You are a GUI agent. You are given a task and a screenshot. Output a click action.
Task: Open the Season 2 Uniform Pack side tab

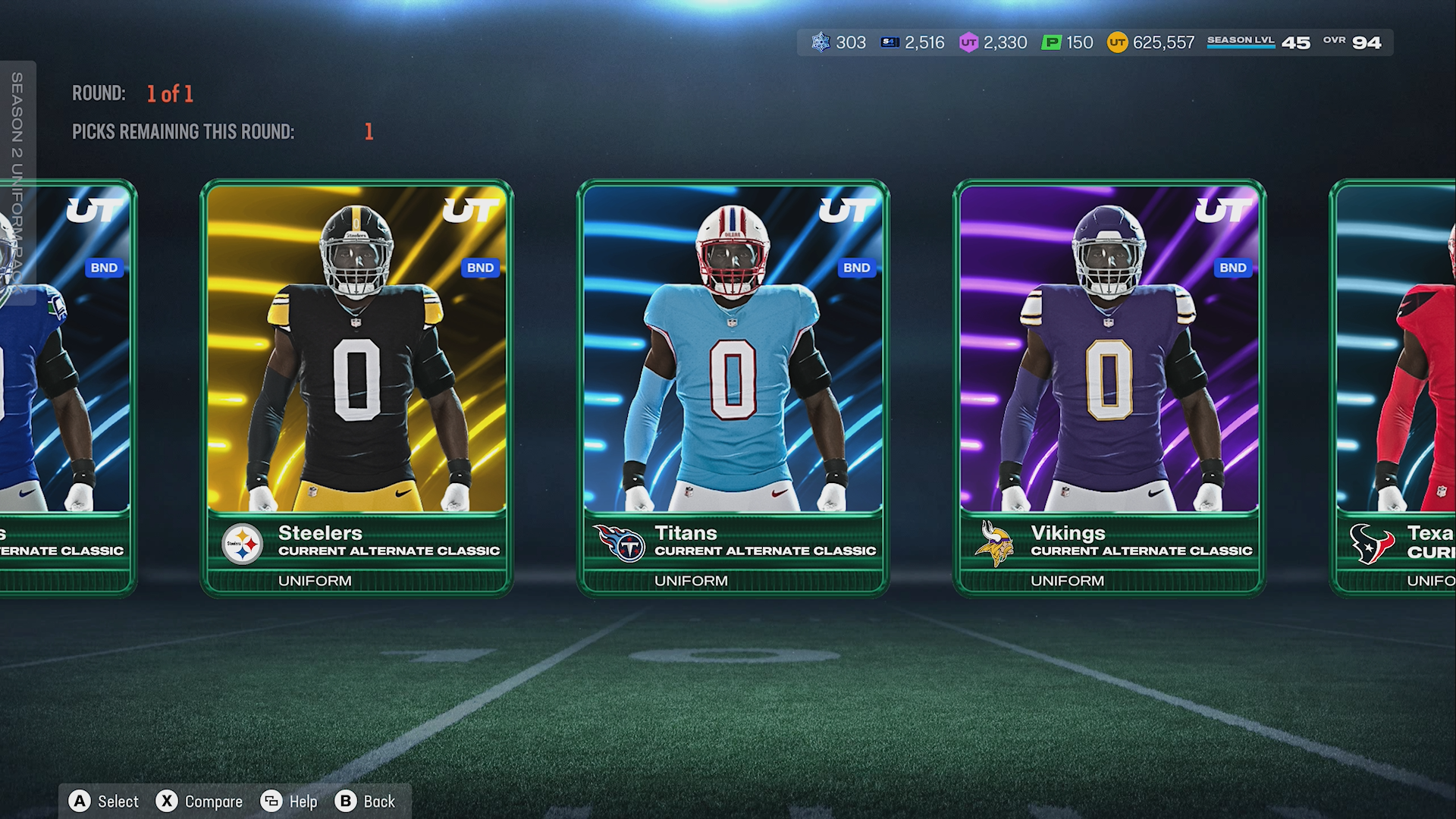17,182
